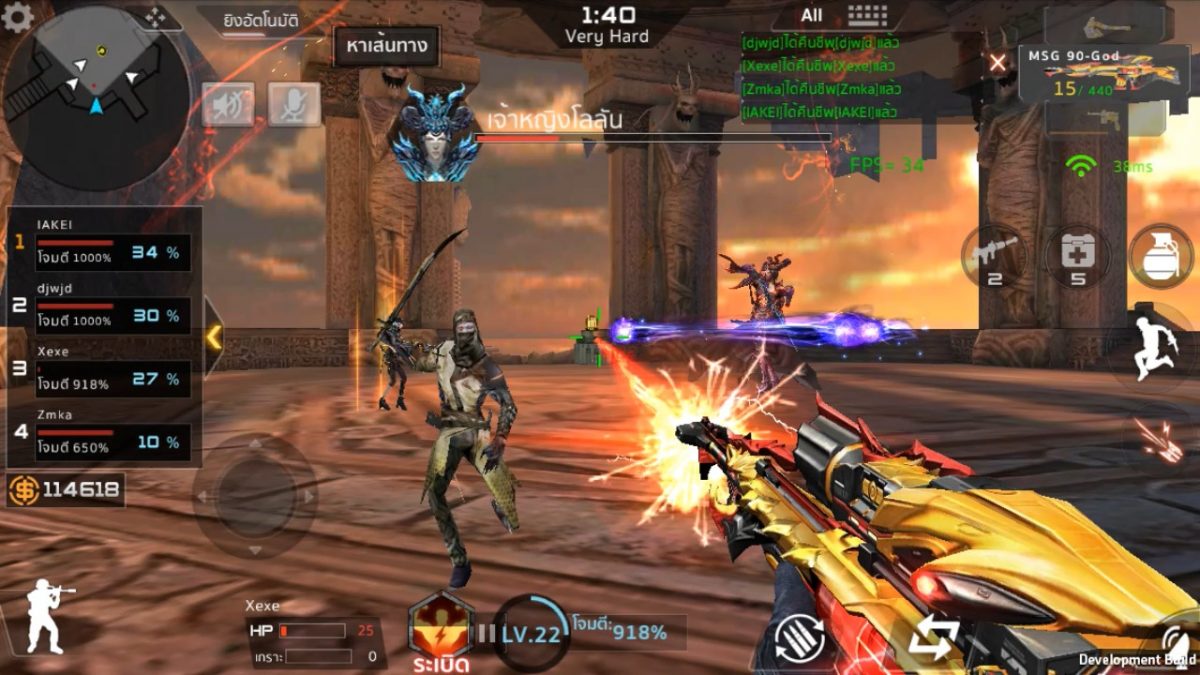Close the weapon panel with the X
1200x675 pixels.
(997, 63)
